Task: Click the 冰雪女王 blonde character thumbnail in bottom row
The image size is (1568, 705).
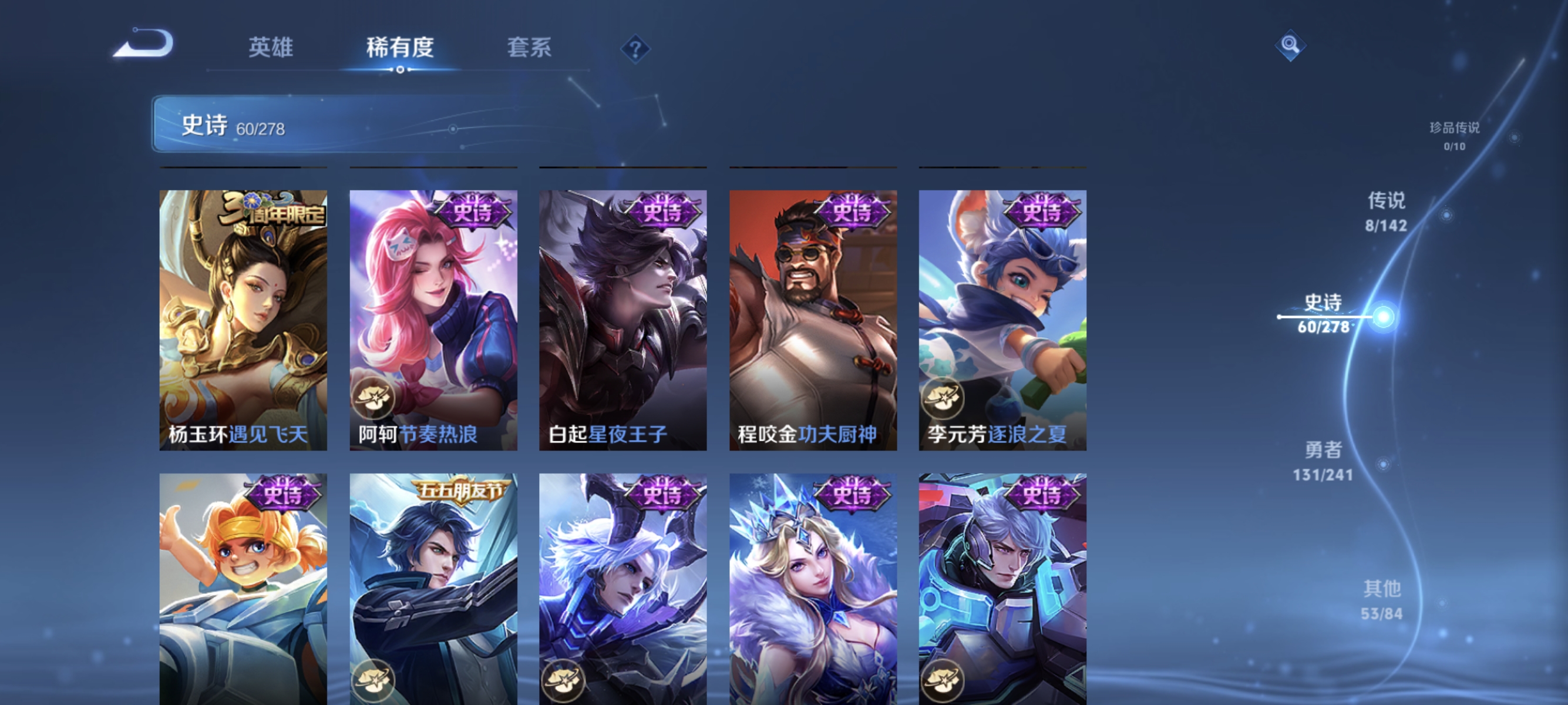Action: [x=812, y=590]
